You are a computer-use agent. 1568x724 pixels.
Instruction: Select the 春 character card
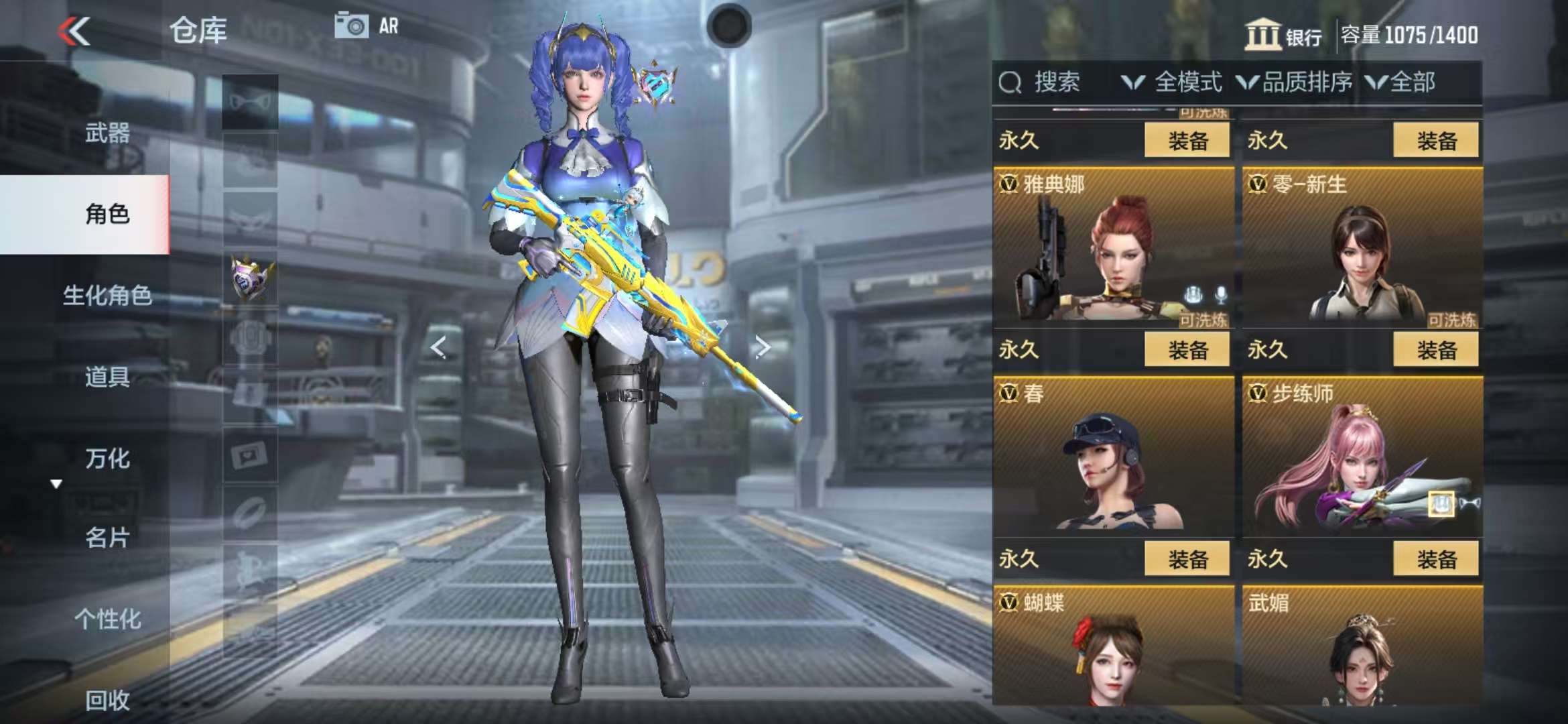tap(1112, 457)
